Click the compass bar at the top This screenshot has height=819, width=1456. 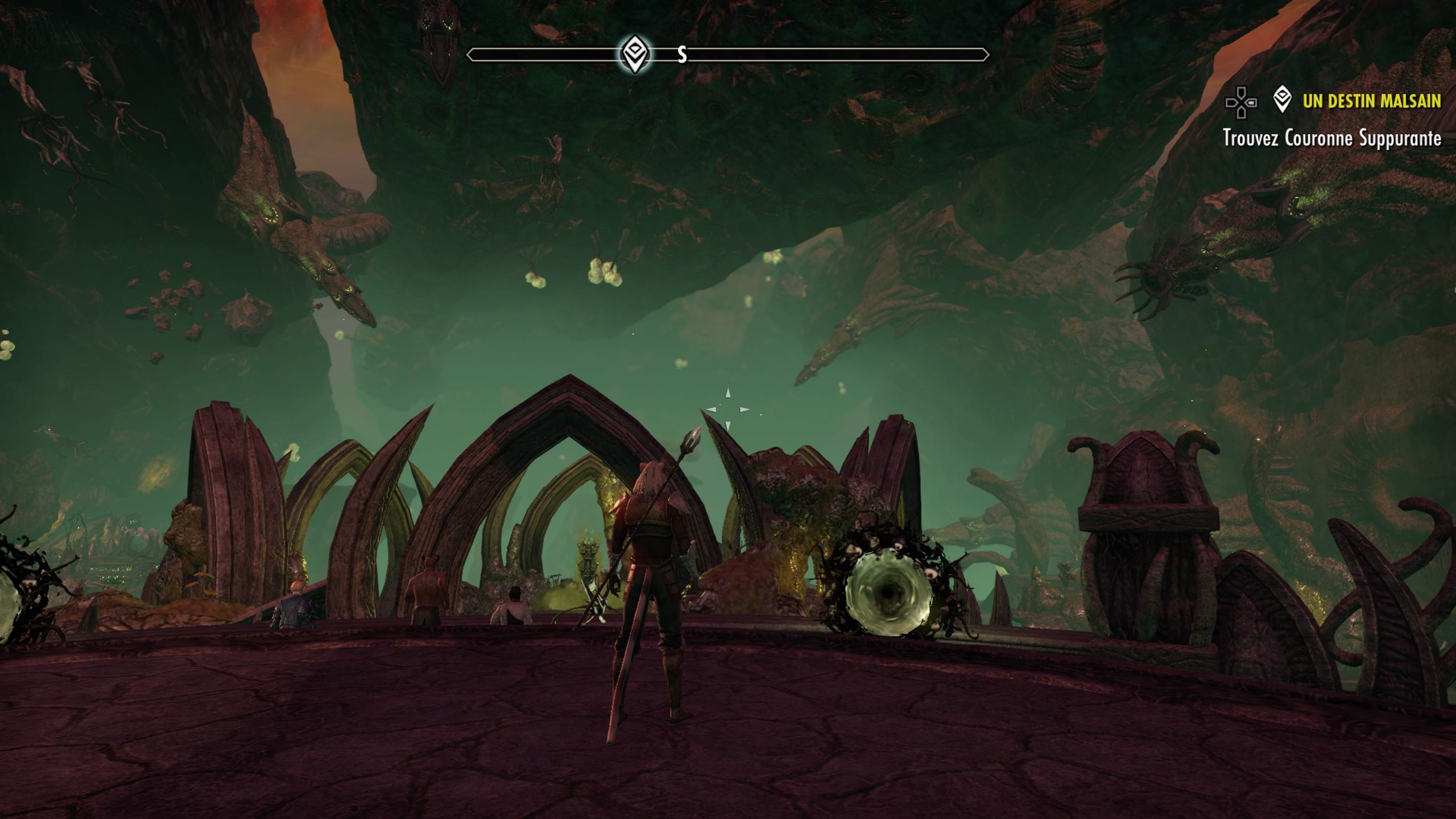825,55
